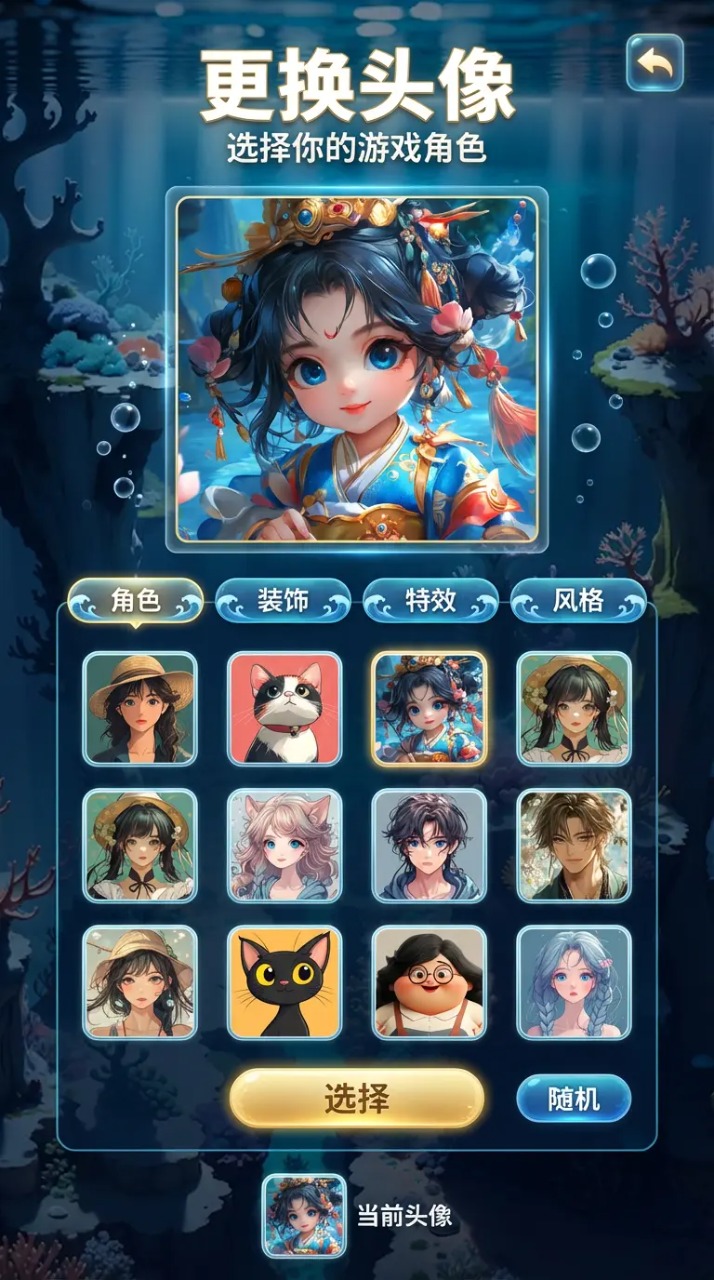Select the dark-haired boy in blue hoodie avatar

[430, 846]
